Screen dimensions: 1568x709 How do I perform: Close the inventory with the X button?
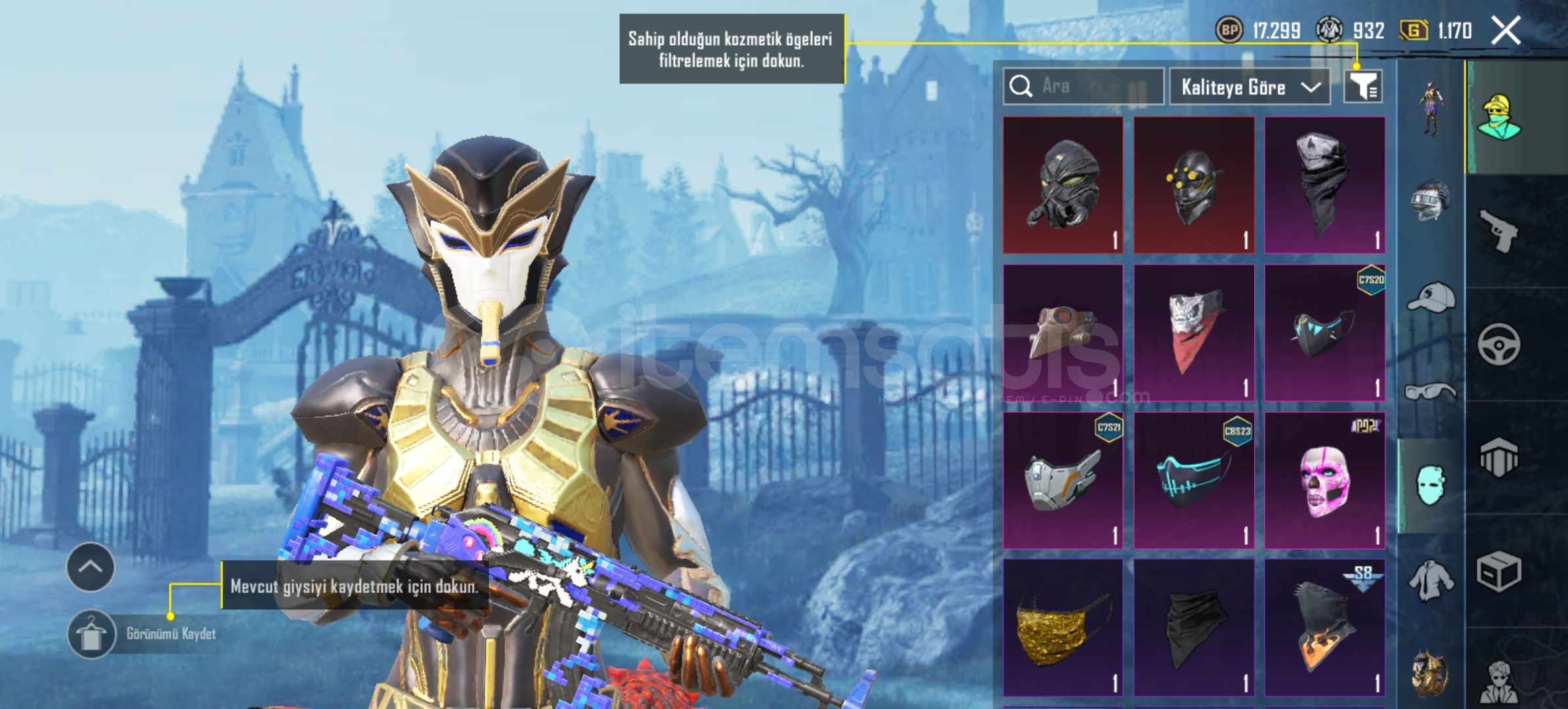click(1506, 30)
